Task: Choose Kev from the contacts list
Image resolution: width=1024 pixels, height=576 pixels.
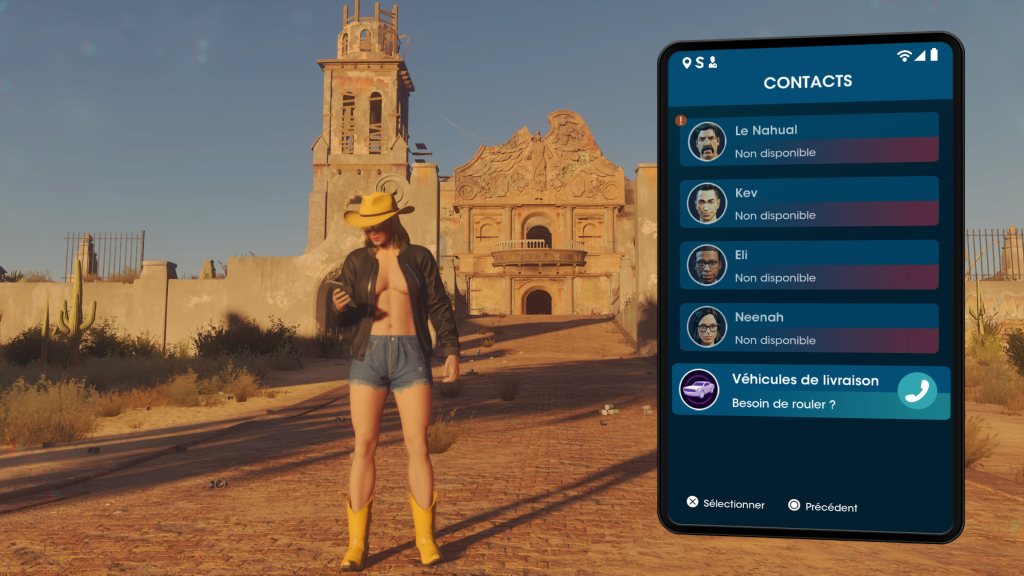Action: (x=810, y=202)
